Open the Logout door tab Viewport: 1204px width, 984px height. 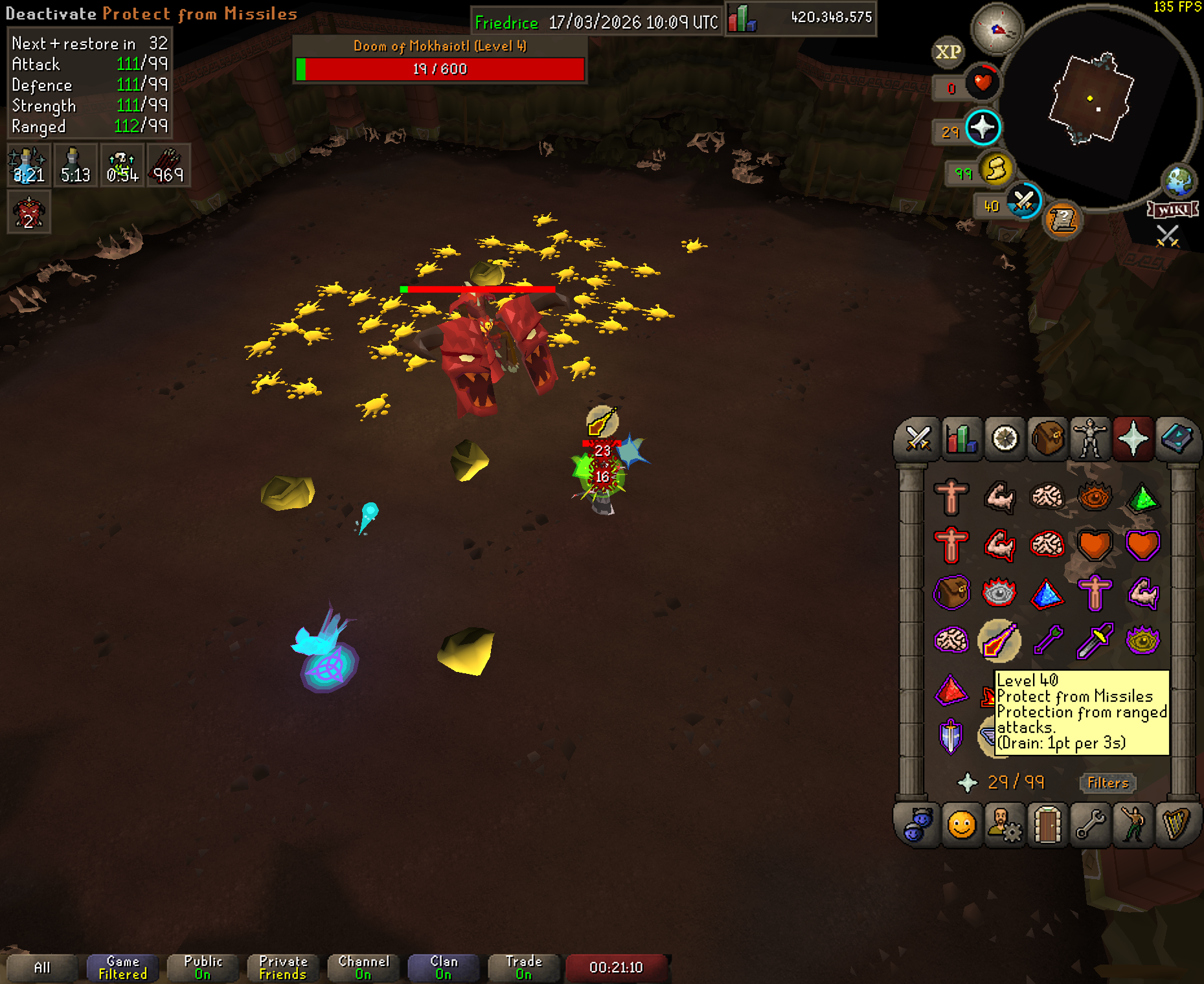(1047, 825)
